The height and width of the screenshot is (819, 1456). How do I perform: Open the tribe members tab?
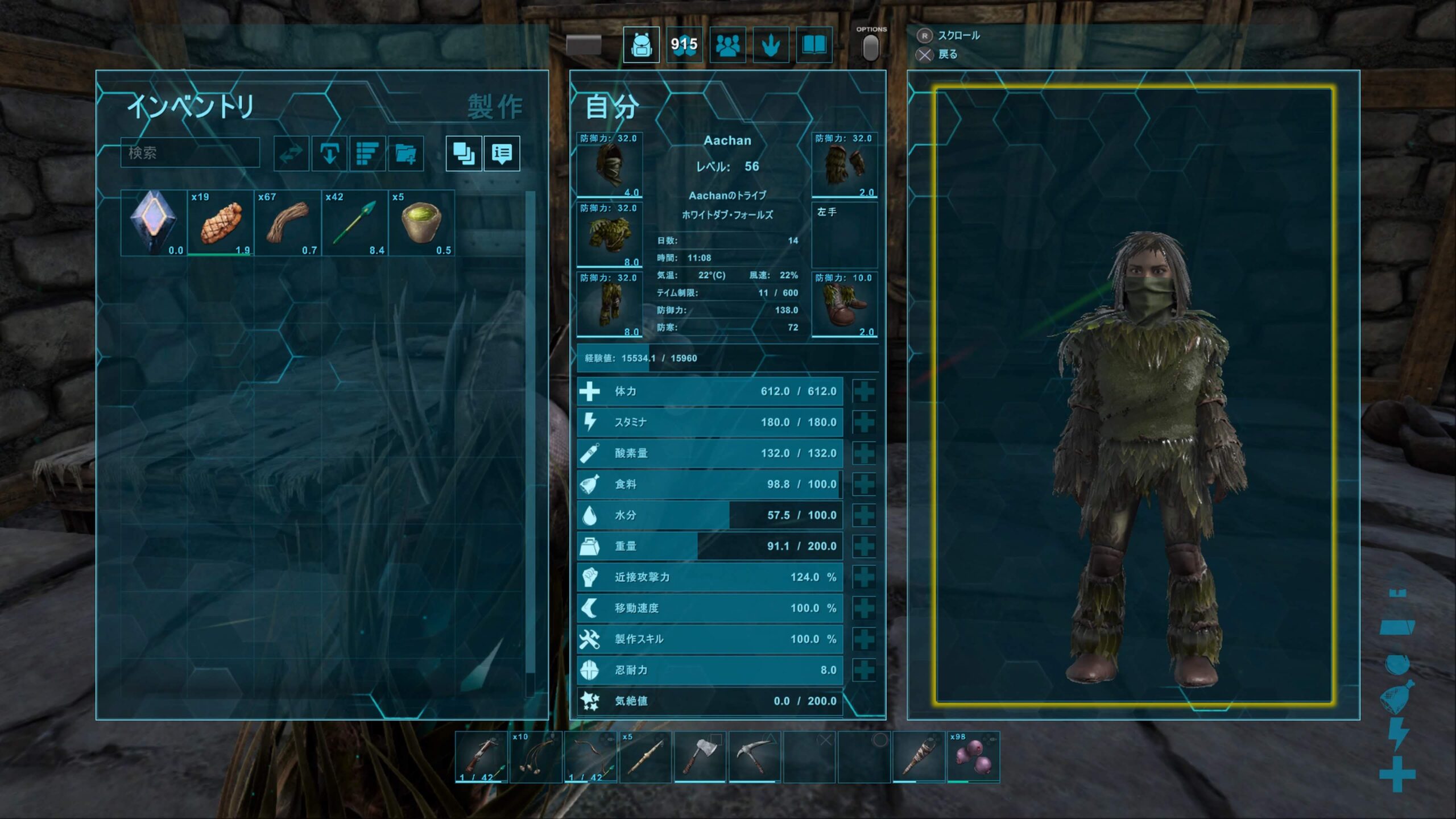(x=727, y=44)
